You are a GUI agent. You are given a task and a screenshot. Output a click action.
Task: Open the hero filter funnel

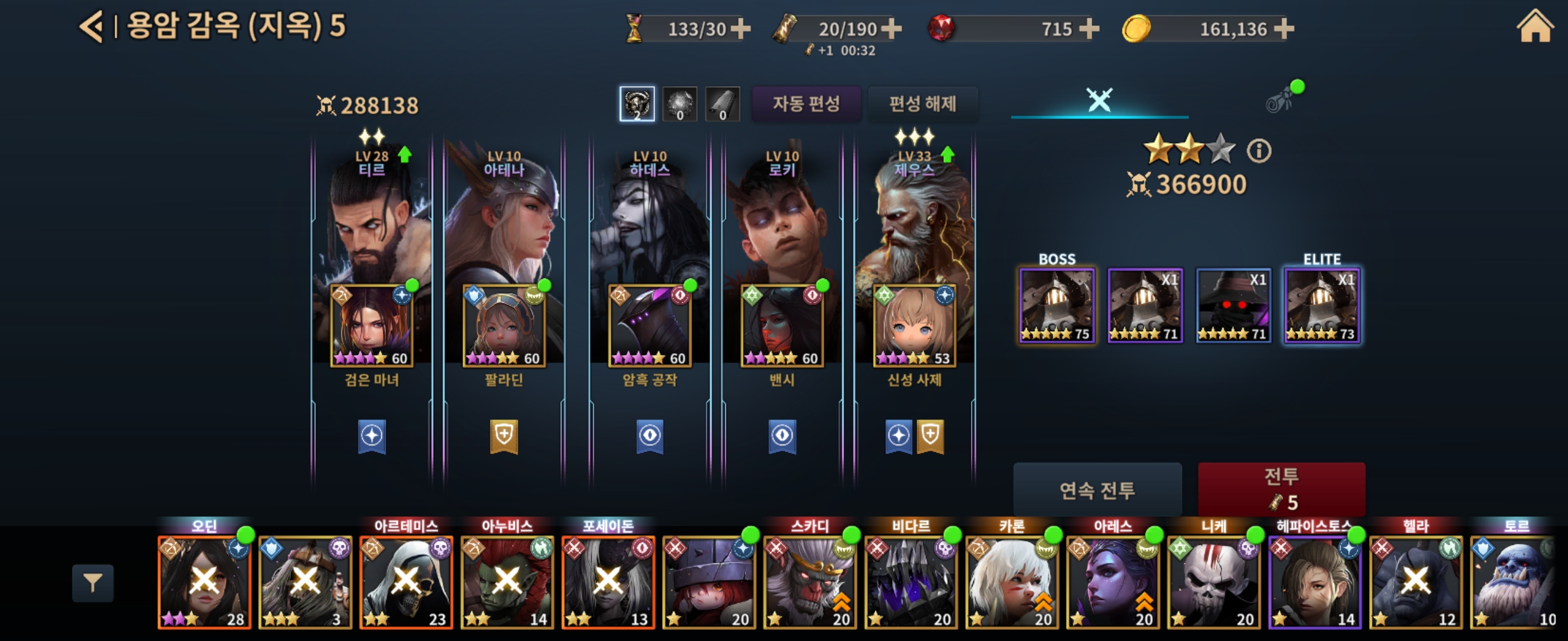[93, 583]
